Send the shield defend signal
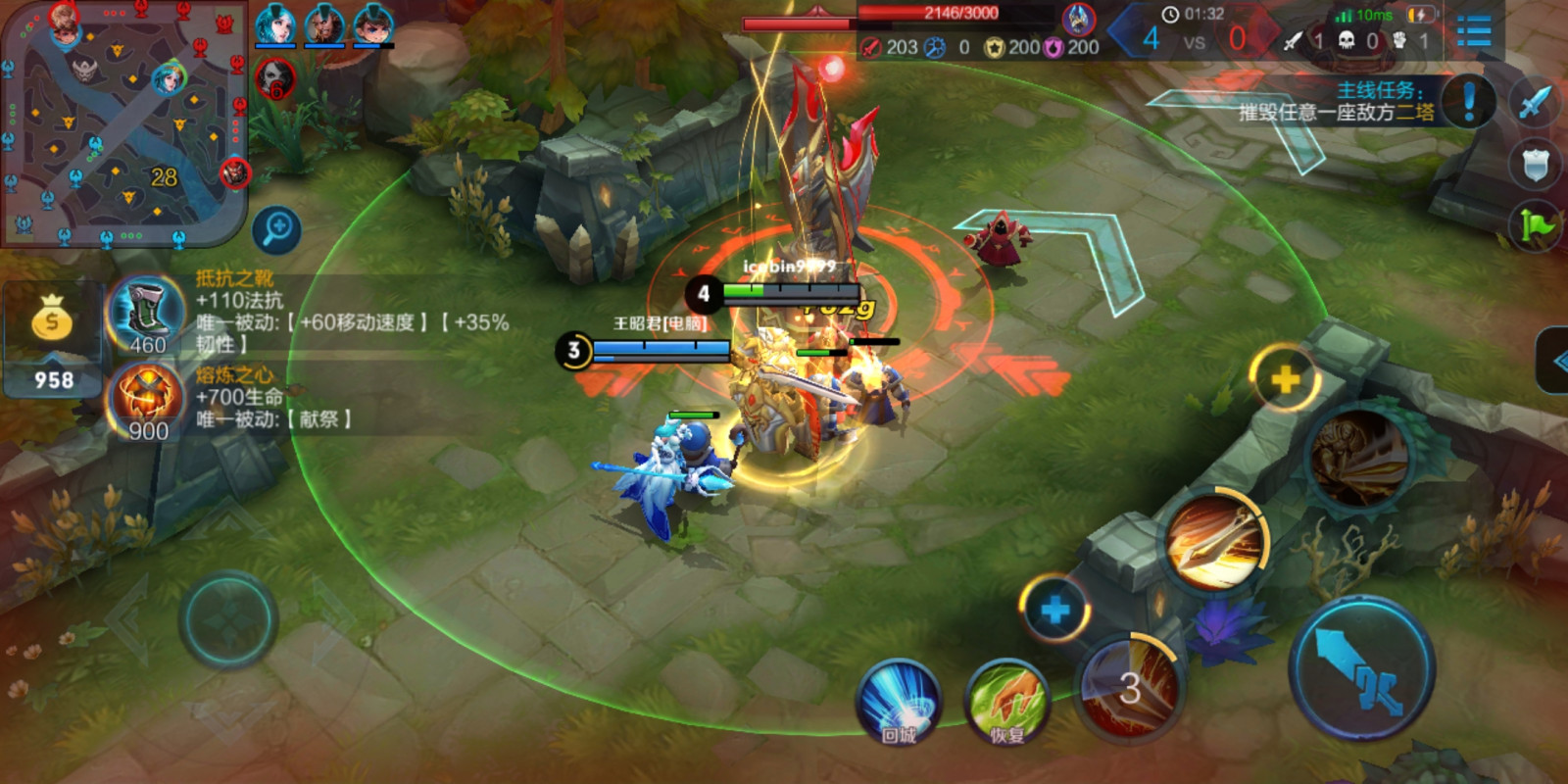Image resolution: width=1568 pixels, height=784 pixels. coord(1536,164)
